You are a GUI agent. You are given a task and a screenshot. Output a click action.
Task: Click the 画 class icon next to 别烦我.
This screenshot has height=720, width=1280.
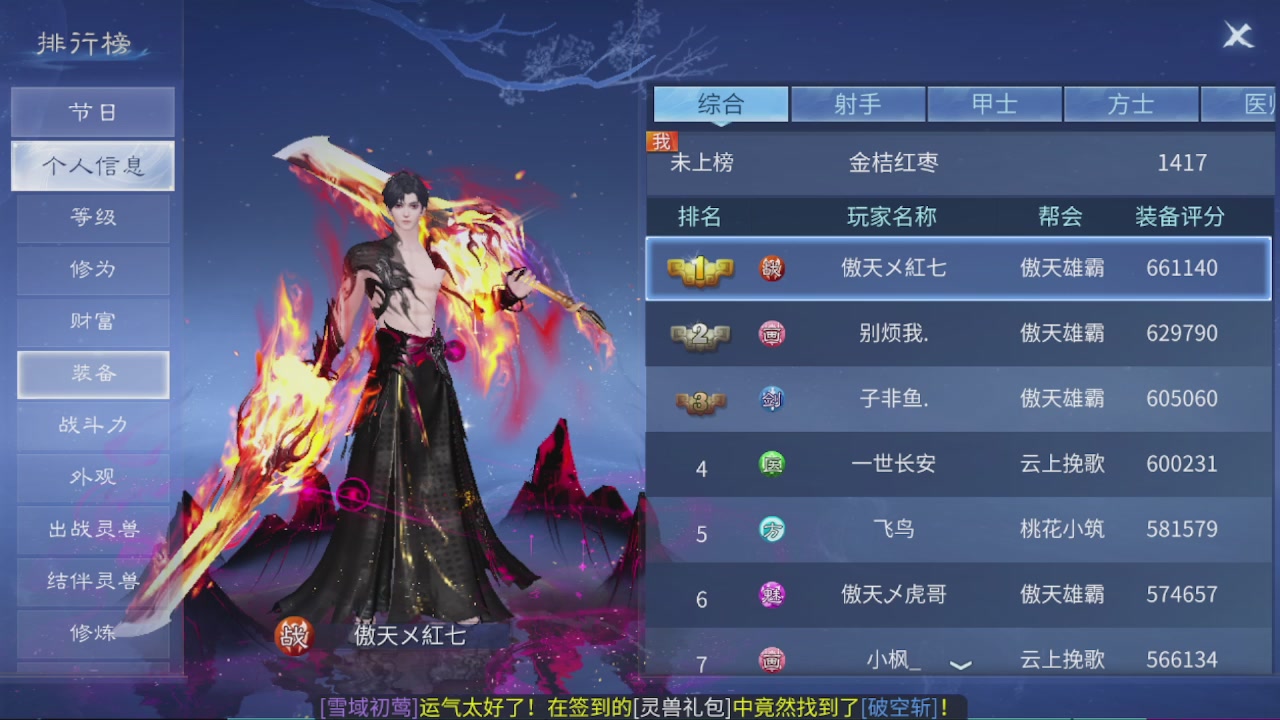pyautogui.click(x=772, y=333)
